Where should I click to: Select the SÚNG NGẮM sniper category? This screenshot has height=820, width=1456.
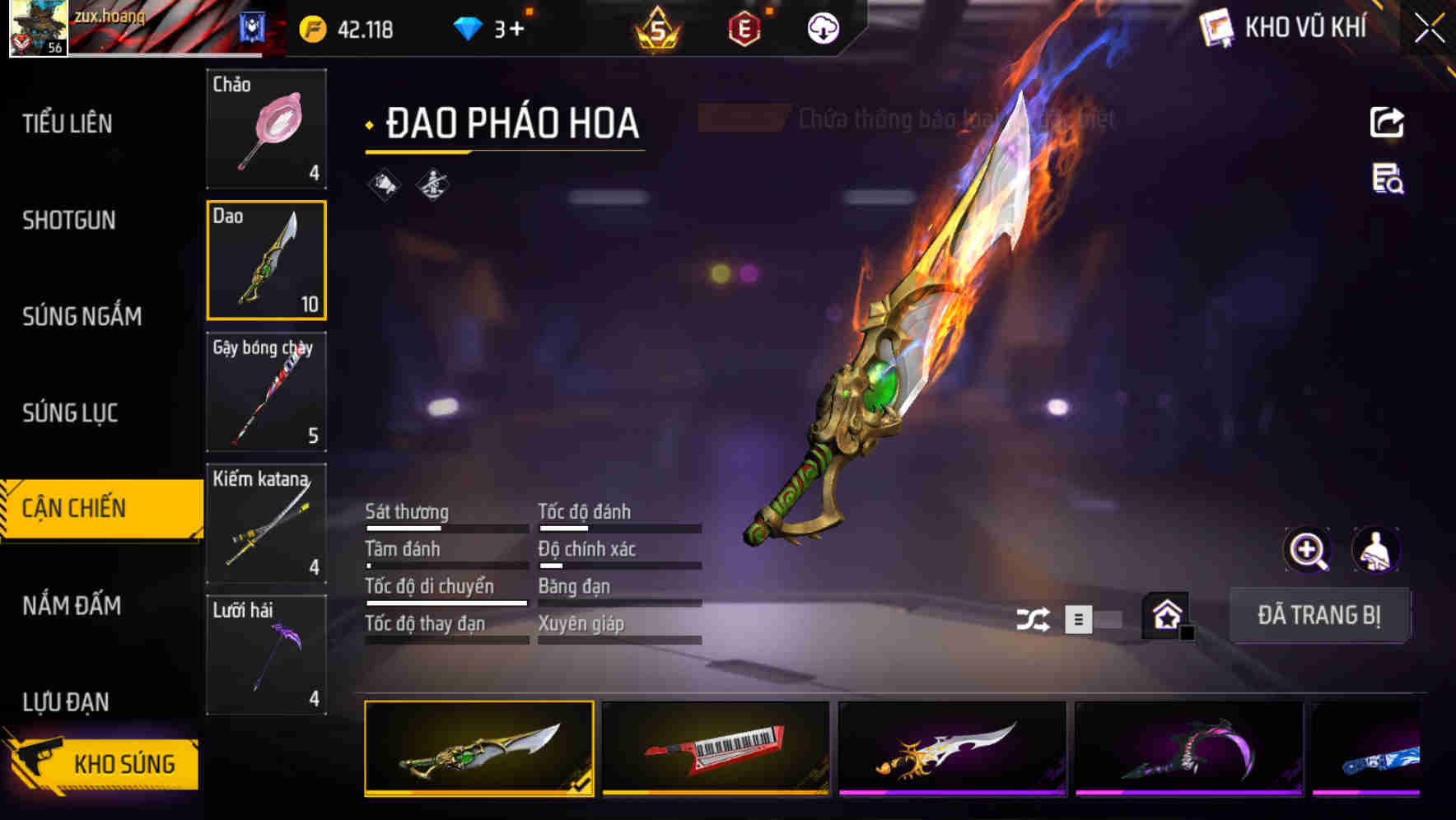[x=82, y=316]
